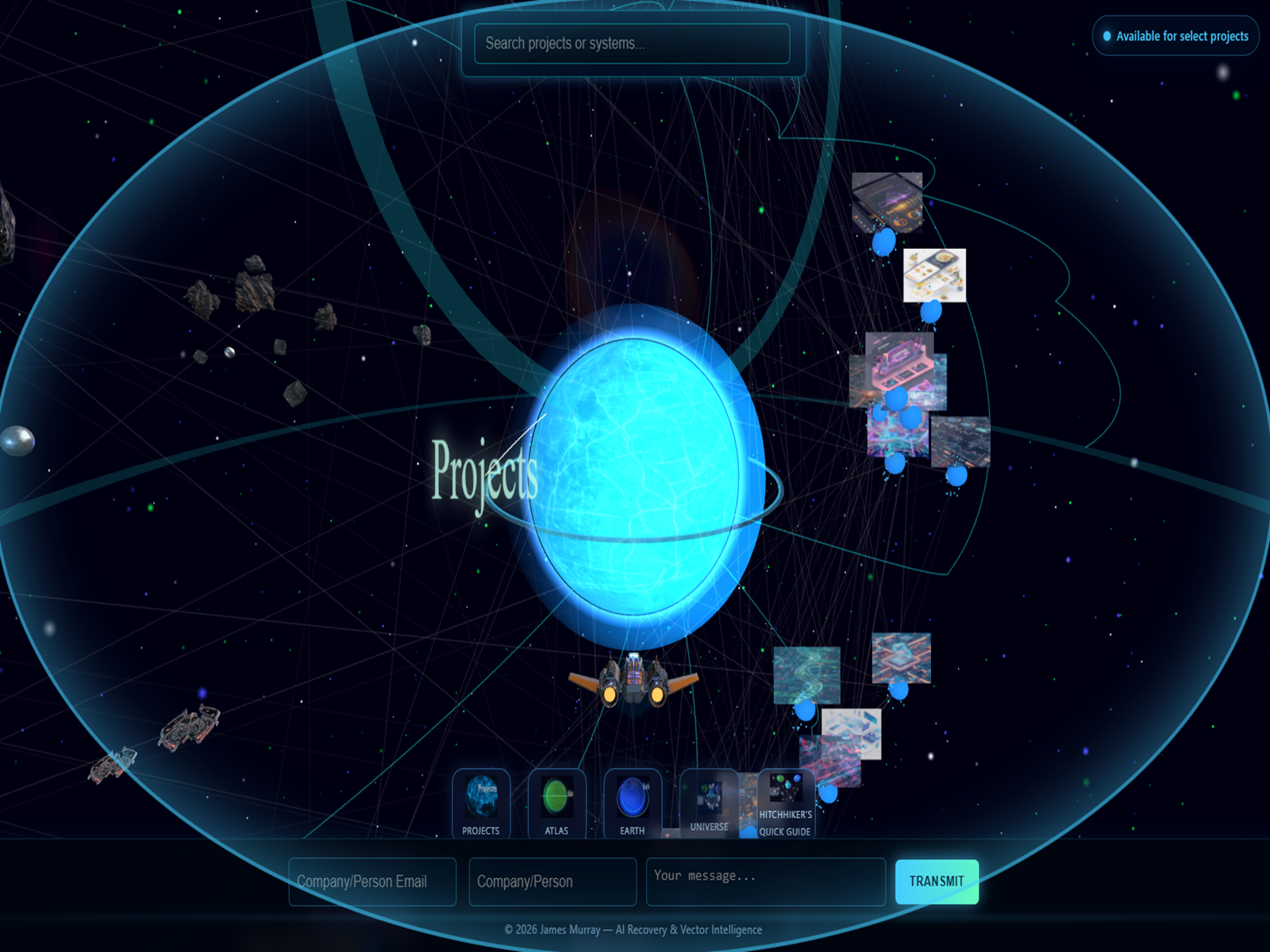Screen dimensions: 1270x952
Task: Open the James Murray copyright link at bottom
Action: click(633, 929)
